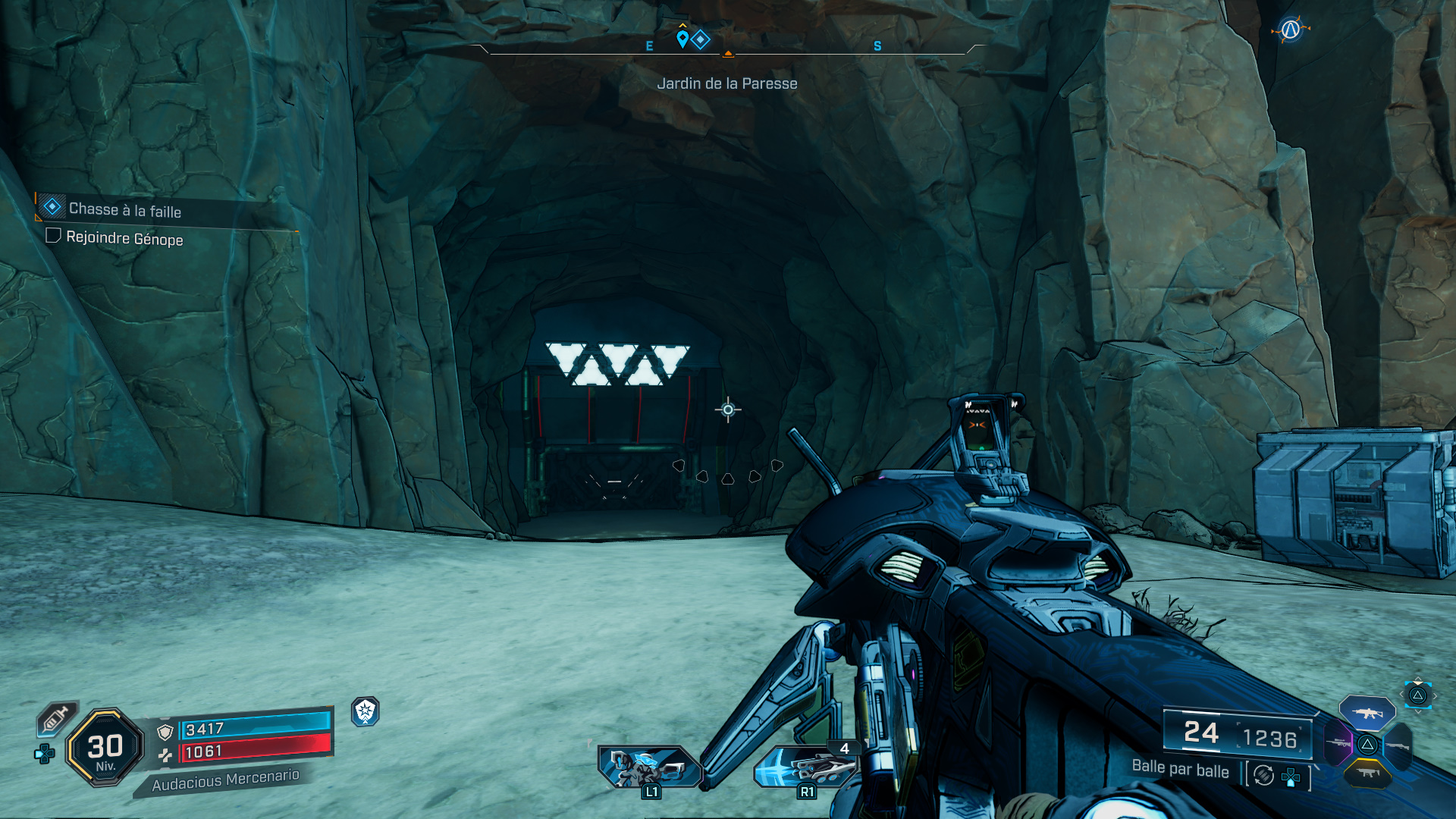
Task: Select the blue location pin on compass
Action: pos(682,39)
